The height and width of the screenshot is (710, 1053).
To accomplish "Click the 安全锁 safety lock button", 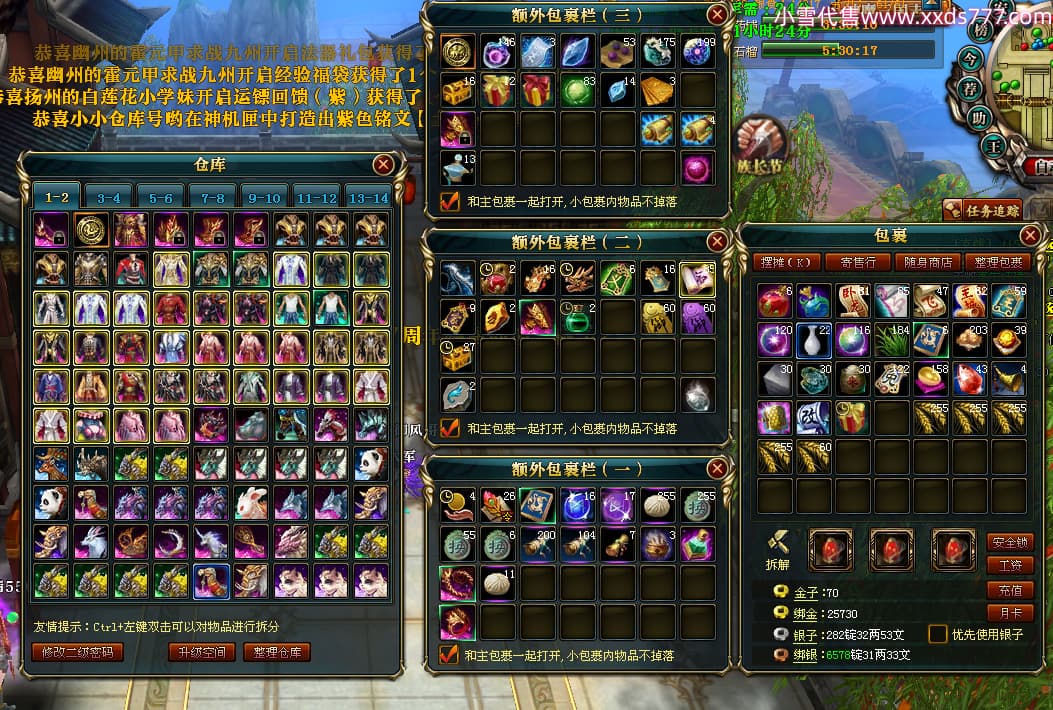I will (x=1010, y=542).
